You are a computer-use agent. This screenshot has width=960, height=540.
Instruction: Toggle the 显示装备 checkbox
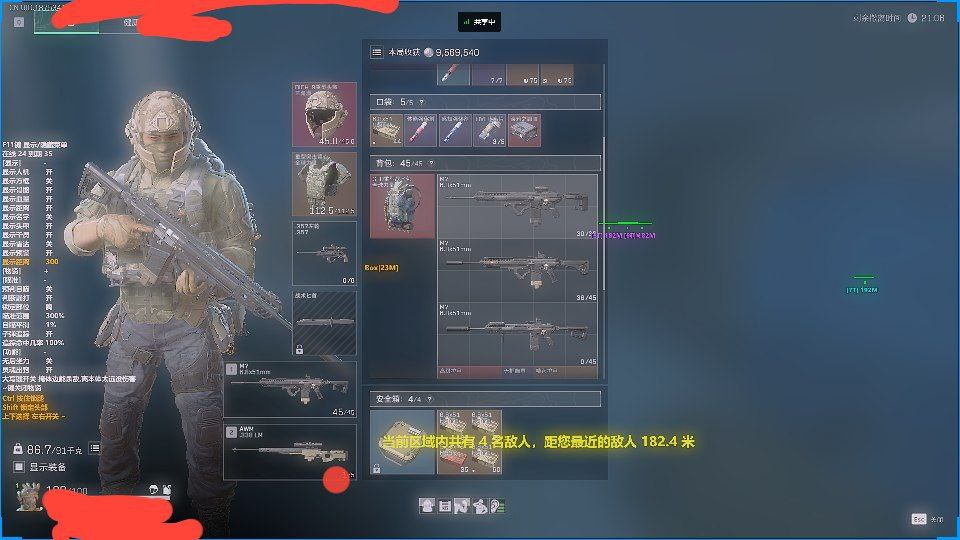click(x=19, y=467)
